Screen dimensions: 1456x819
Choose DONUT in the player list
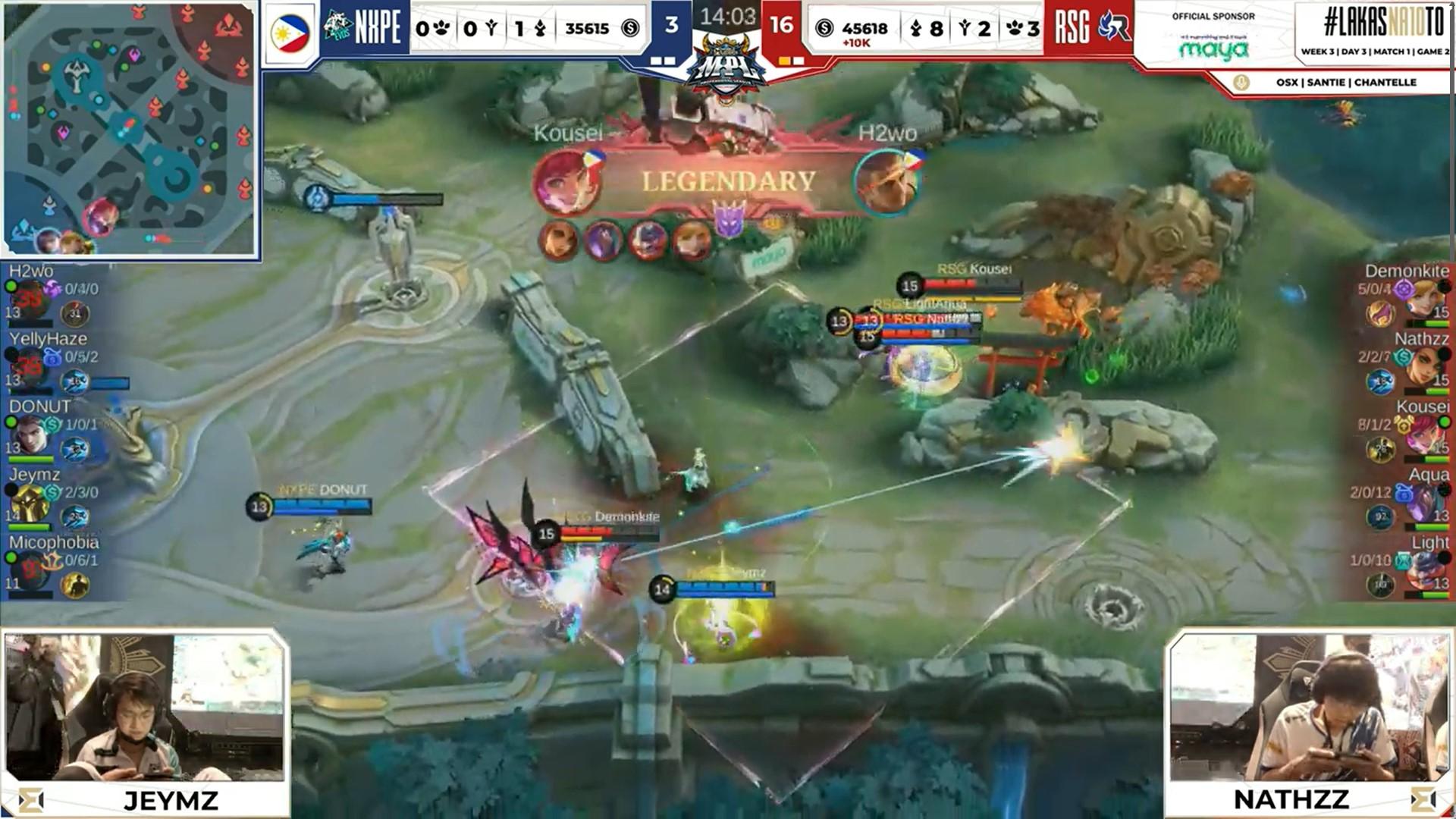(x=55, y=430)
